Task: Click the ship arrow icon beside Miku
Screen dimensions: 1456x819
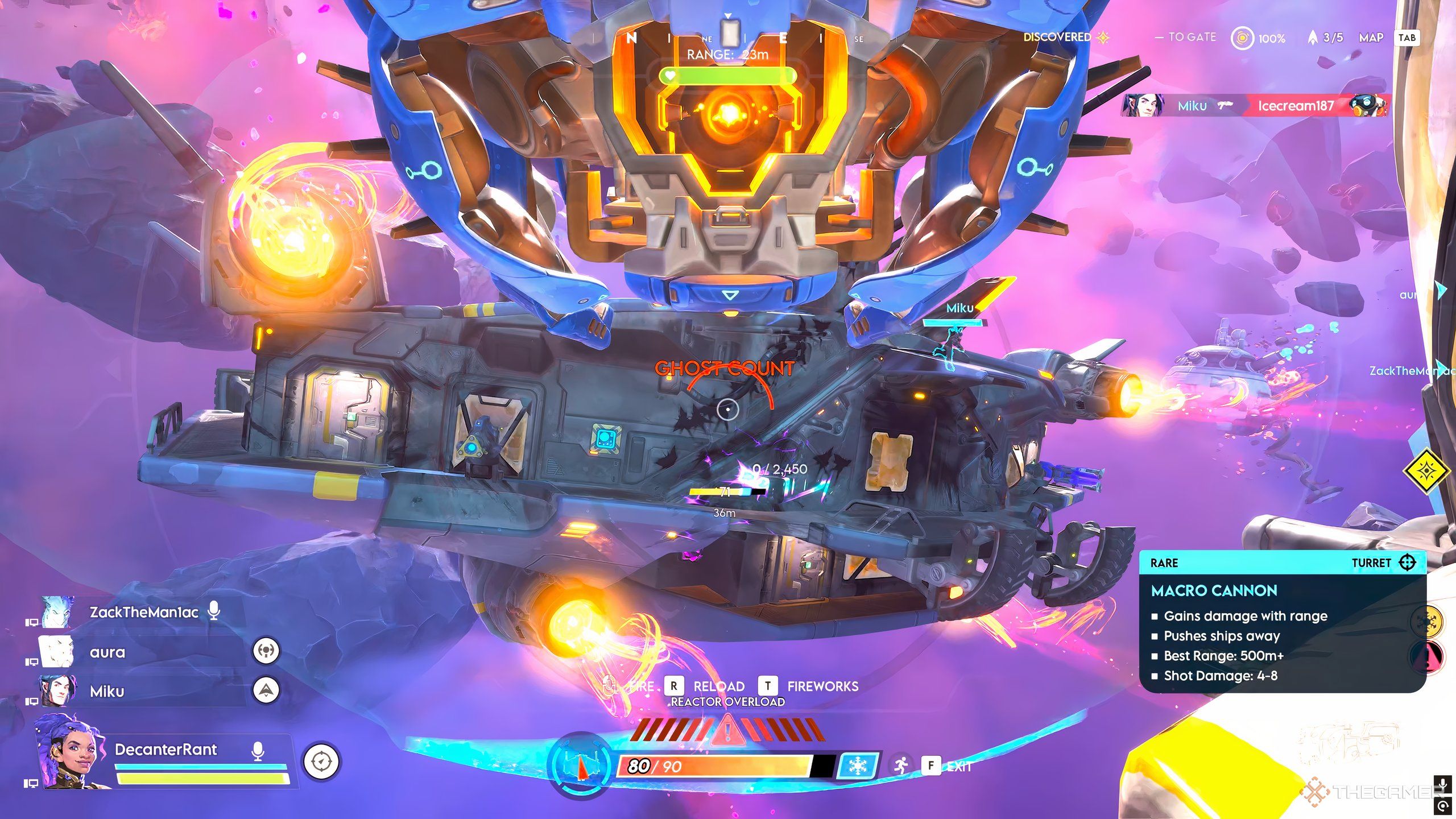Action: point(266,690)
